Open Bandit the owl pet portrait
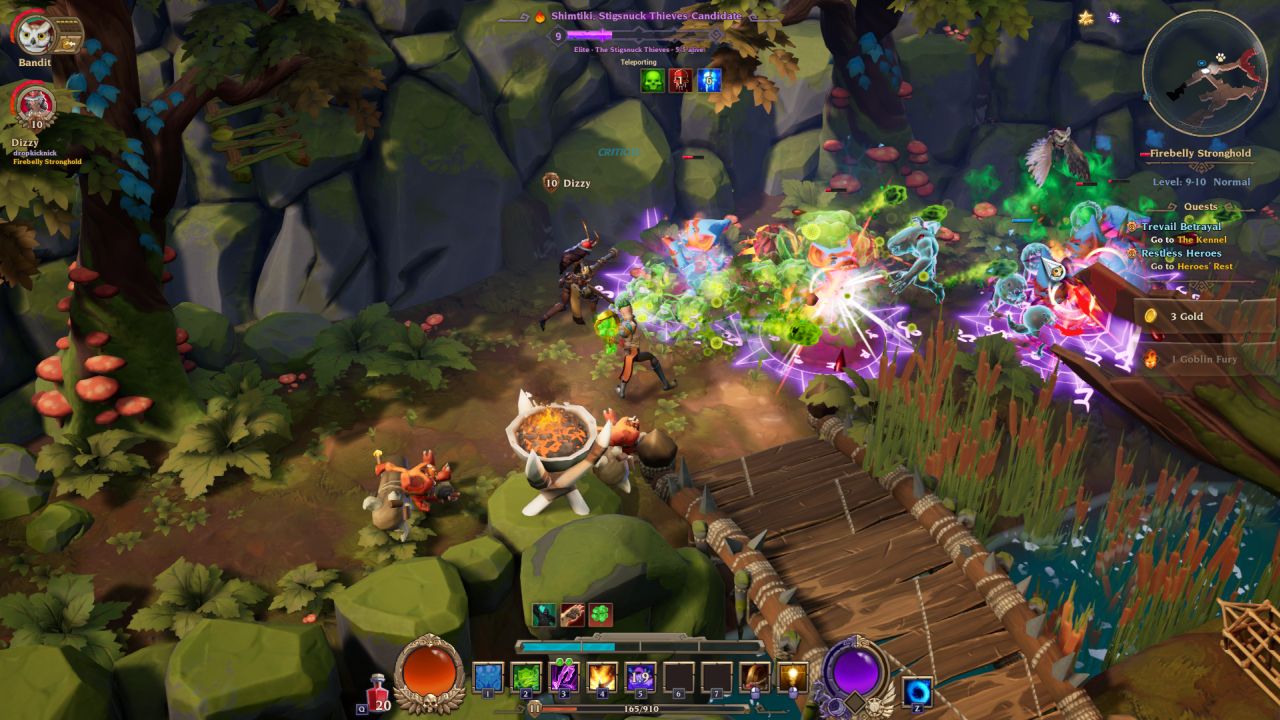The image size is (1280, 720). pos(32,32)
